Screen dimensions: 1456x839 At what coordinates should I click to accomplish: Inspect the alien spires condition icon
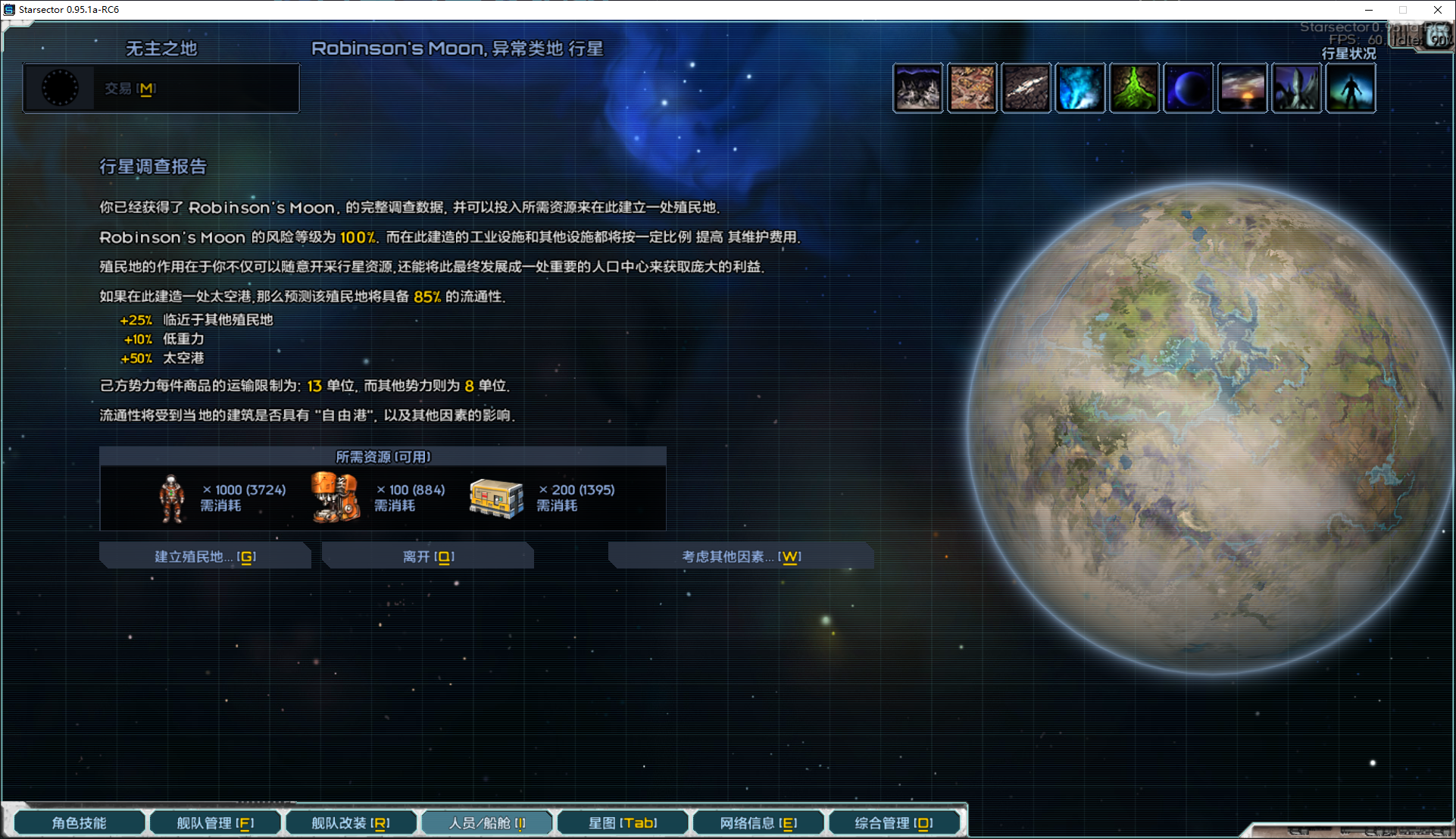1296,87
